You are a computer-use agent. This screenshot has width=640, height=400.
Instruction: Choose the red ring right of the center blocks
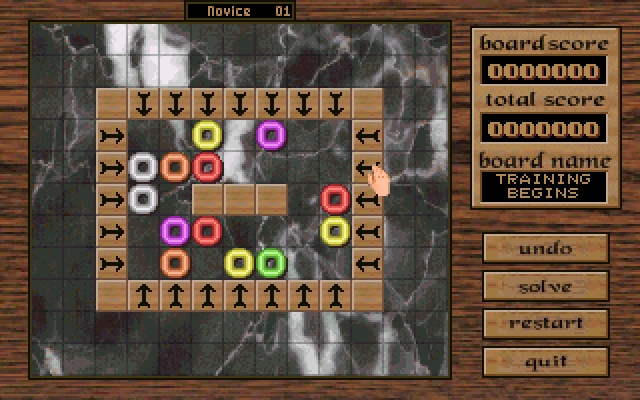pyautogui.click(x=335, y=199)
